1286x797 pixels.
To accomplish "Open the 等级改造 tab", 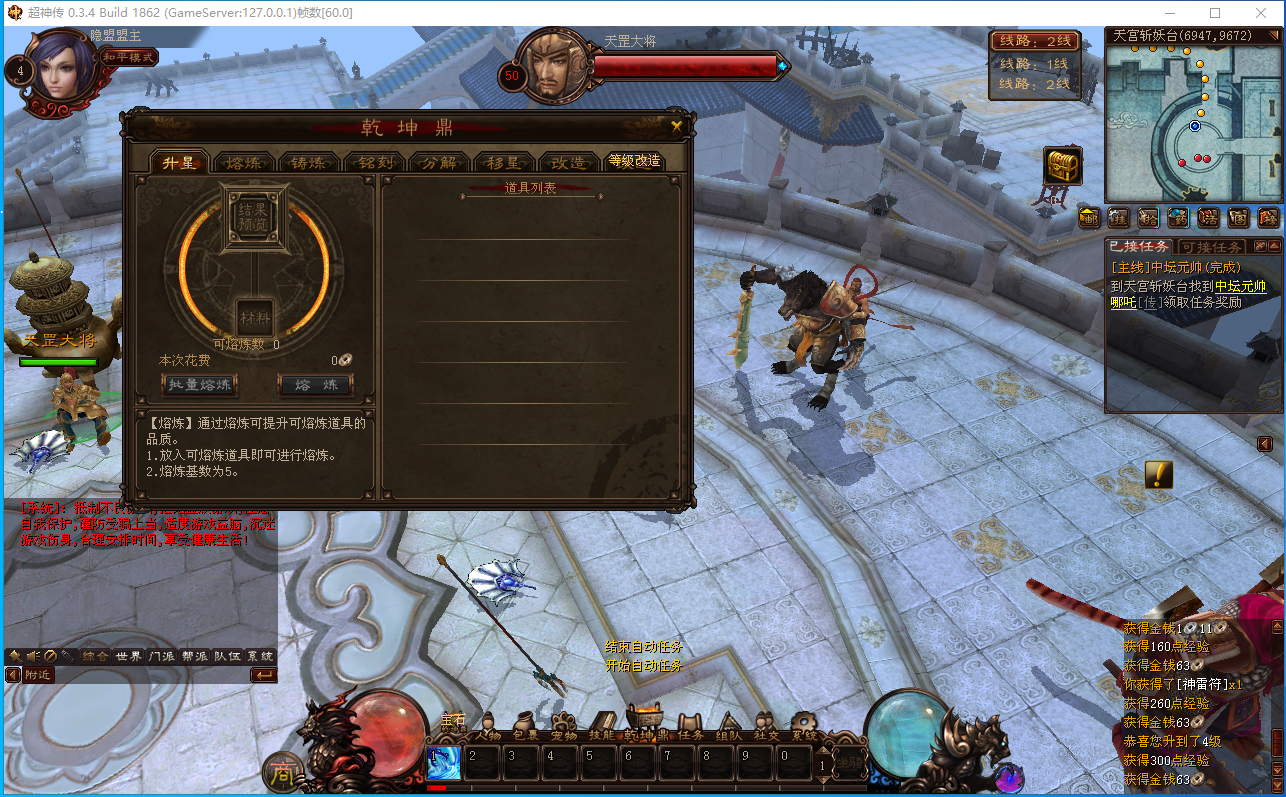I will click(634, 161).
